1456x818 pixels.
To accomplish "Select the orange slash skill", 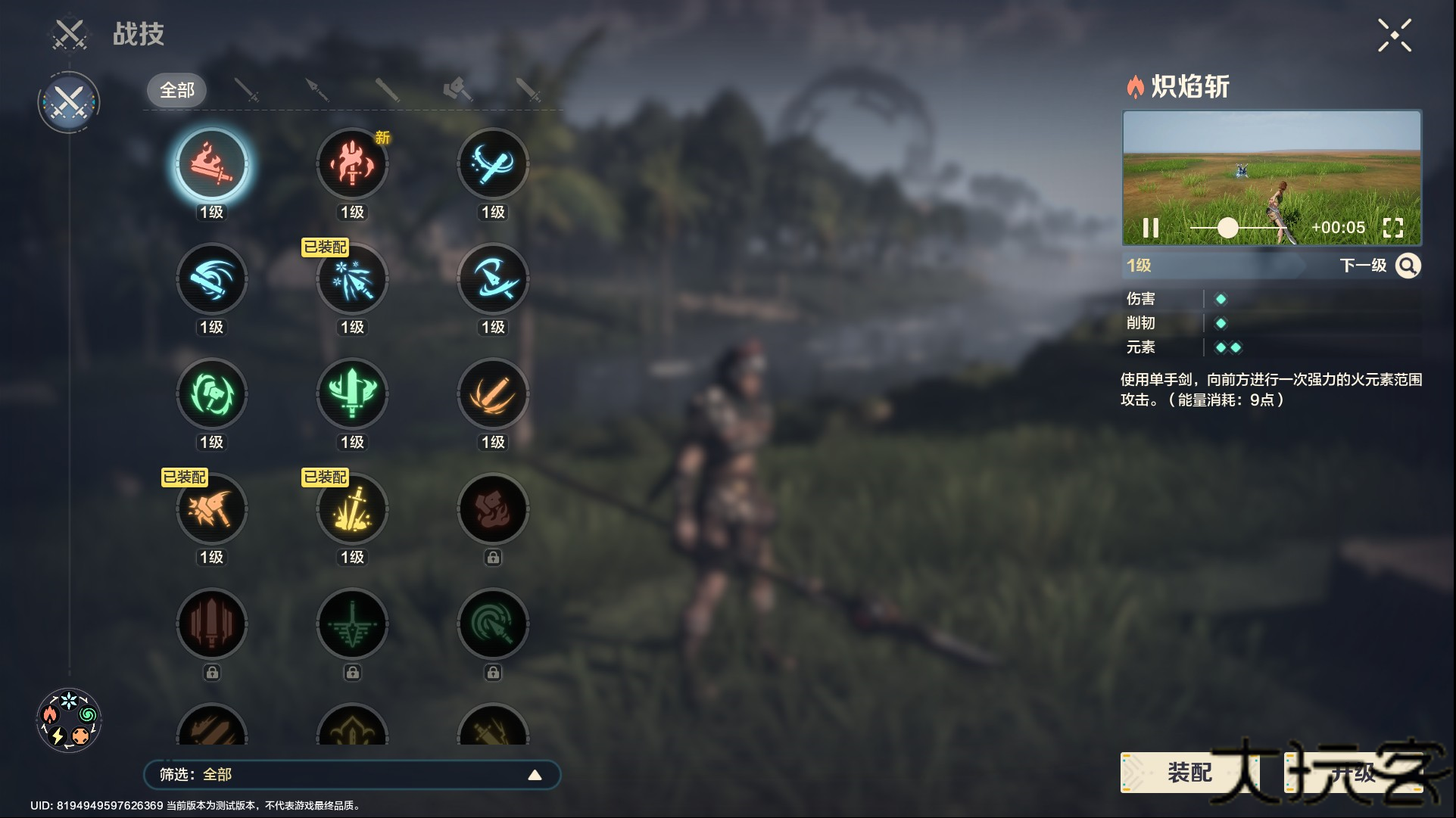I will 493,394.
